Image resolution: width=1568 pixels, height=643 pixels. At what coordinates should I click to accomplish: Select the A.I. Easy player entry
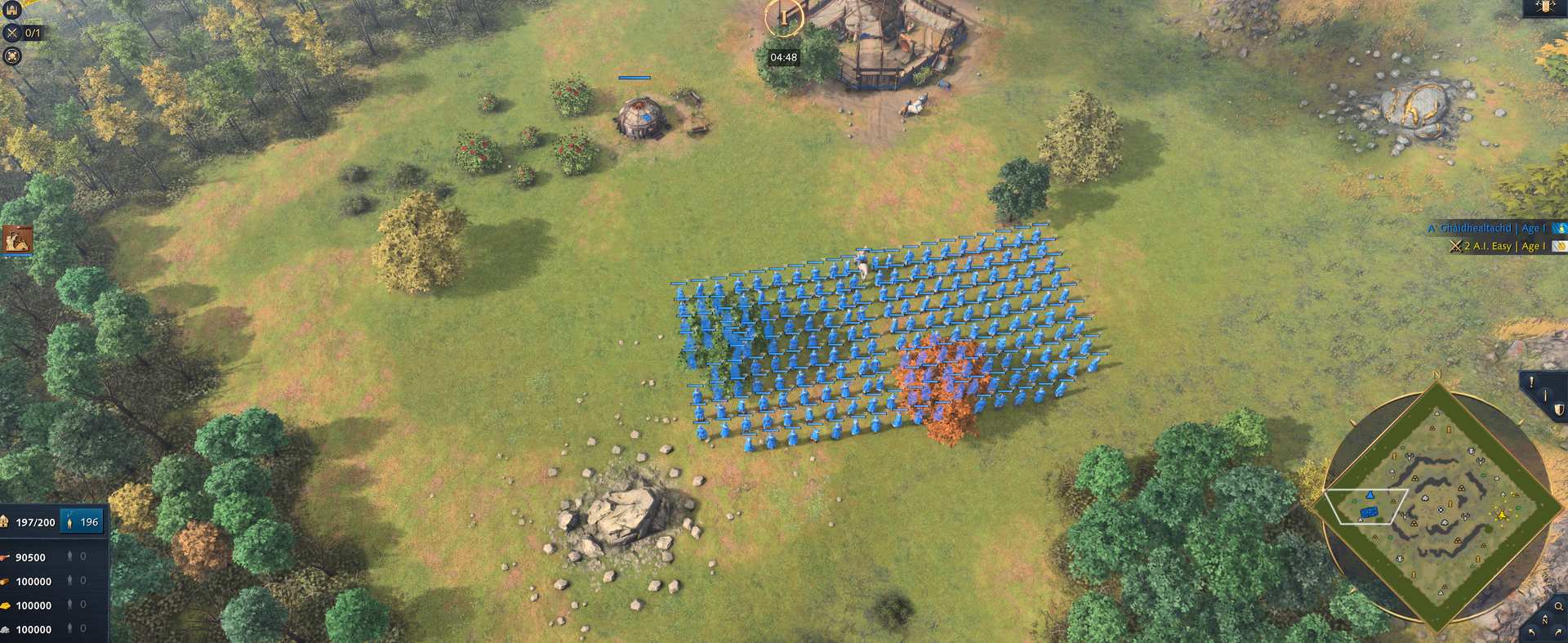[1496, 246]
